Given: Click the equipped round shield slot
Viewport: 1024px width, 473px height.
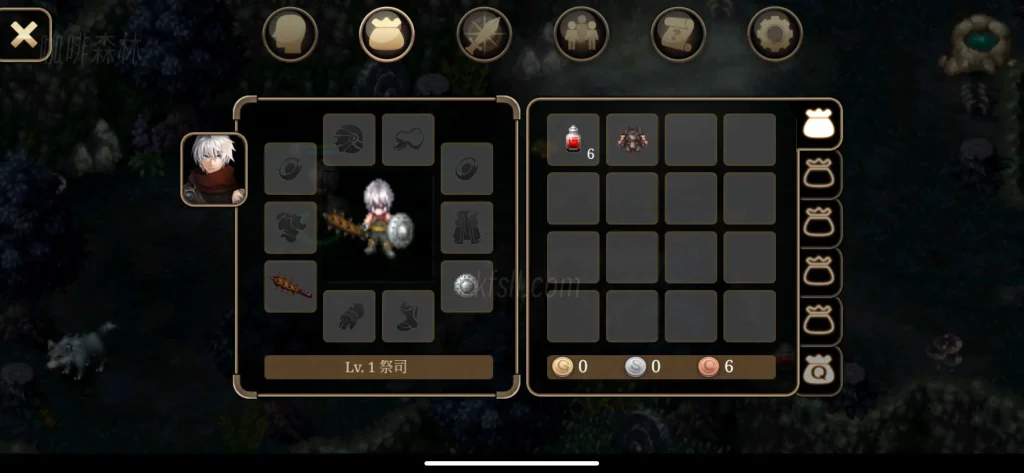Looking at the screenshot, I should pos(467,287).
